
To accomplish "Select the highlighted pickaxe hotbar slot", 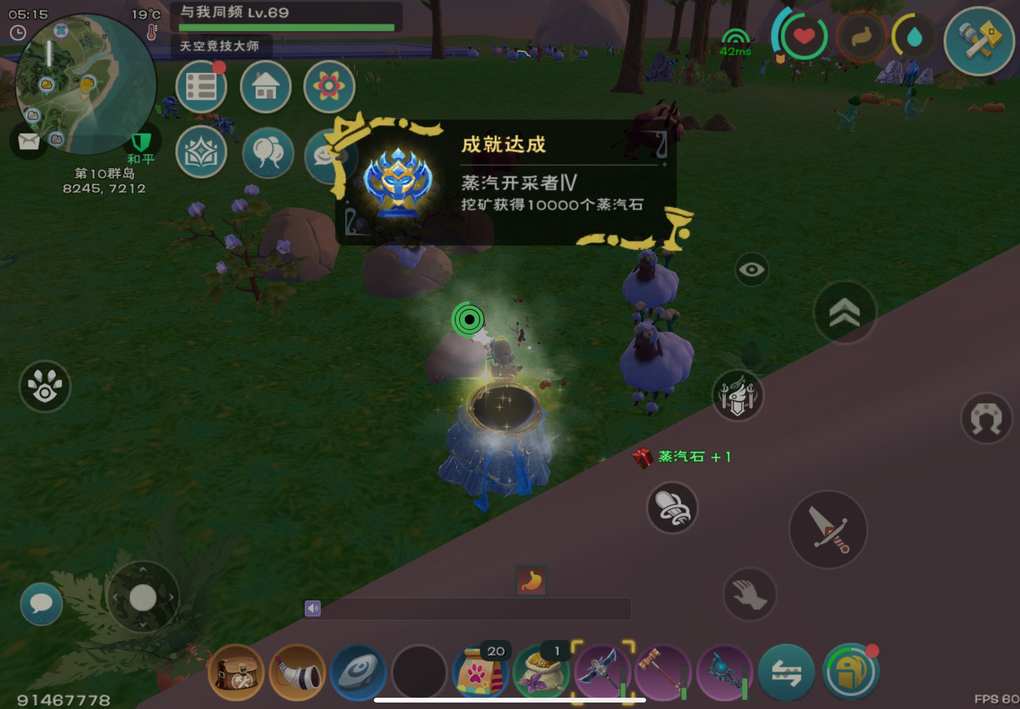I will (x=603, y=671).
